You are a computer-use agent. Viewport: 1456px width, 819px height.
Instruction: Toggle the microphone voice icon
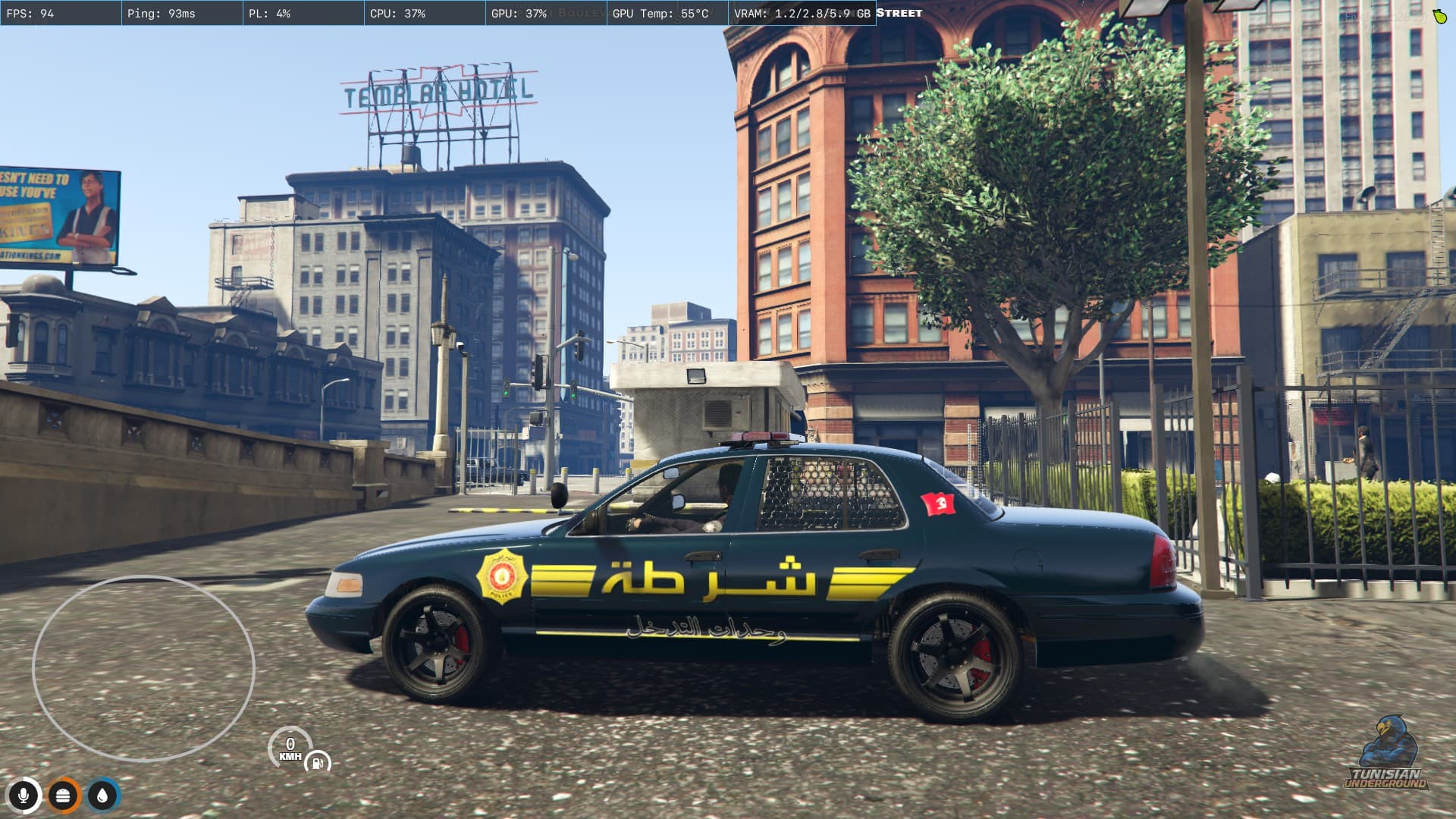24,795
